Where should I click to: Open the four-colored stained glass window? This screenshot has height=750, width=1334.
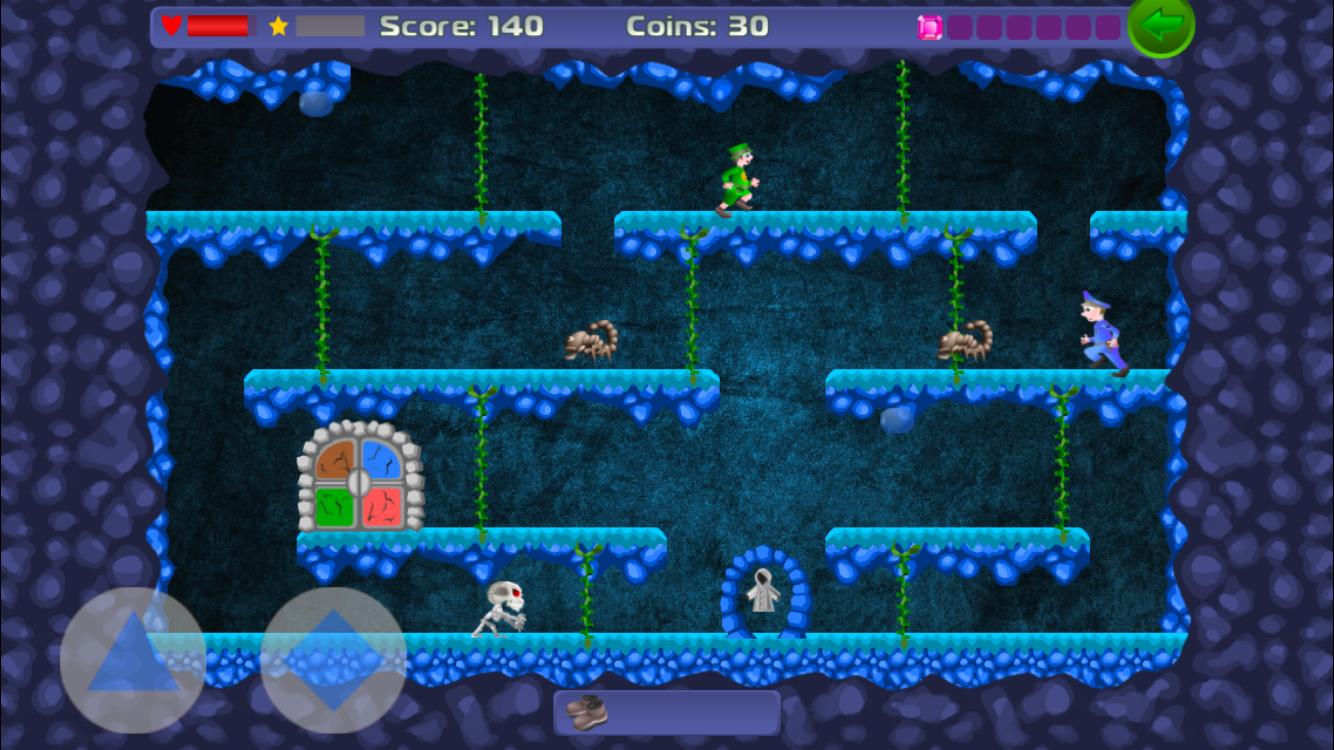click(357, 480)
